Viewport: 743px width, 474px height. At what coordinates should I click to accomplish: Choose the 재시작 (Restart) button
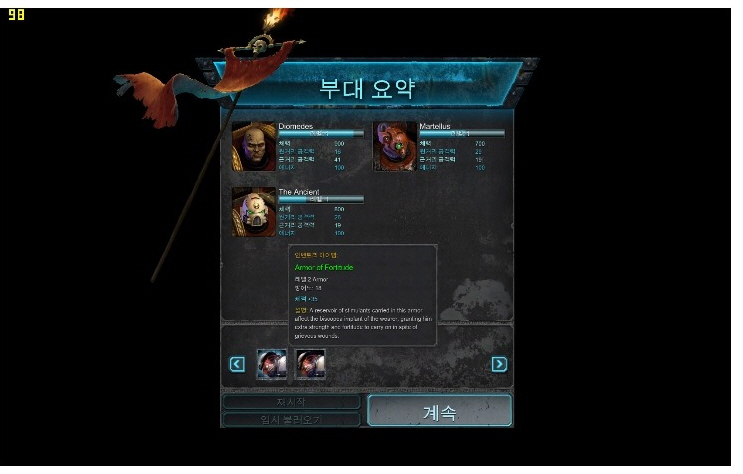[290, 402]
